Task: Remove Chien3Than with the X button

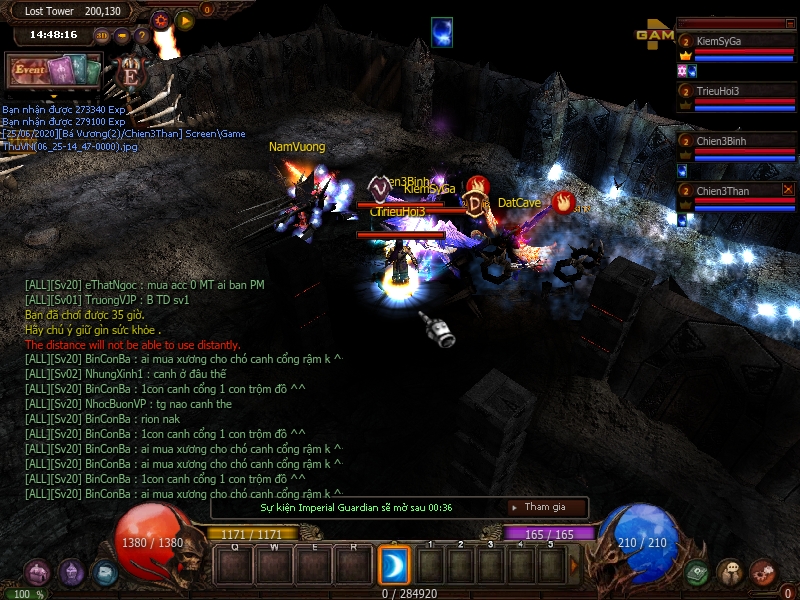Action: [788, 189]
